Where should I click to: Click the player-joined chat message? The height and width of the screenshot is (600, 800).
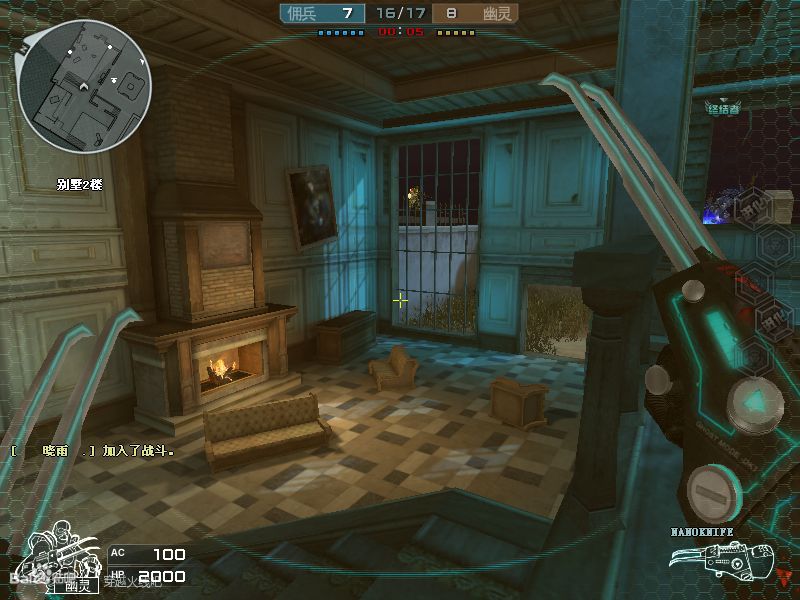click(x=93, y=451)
